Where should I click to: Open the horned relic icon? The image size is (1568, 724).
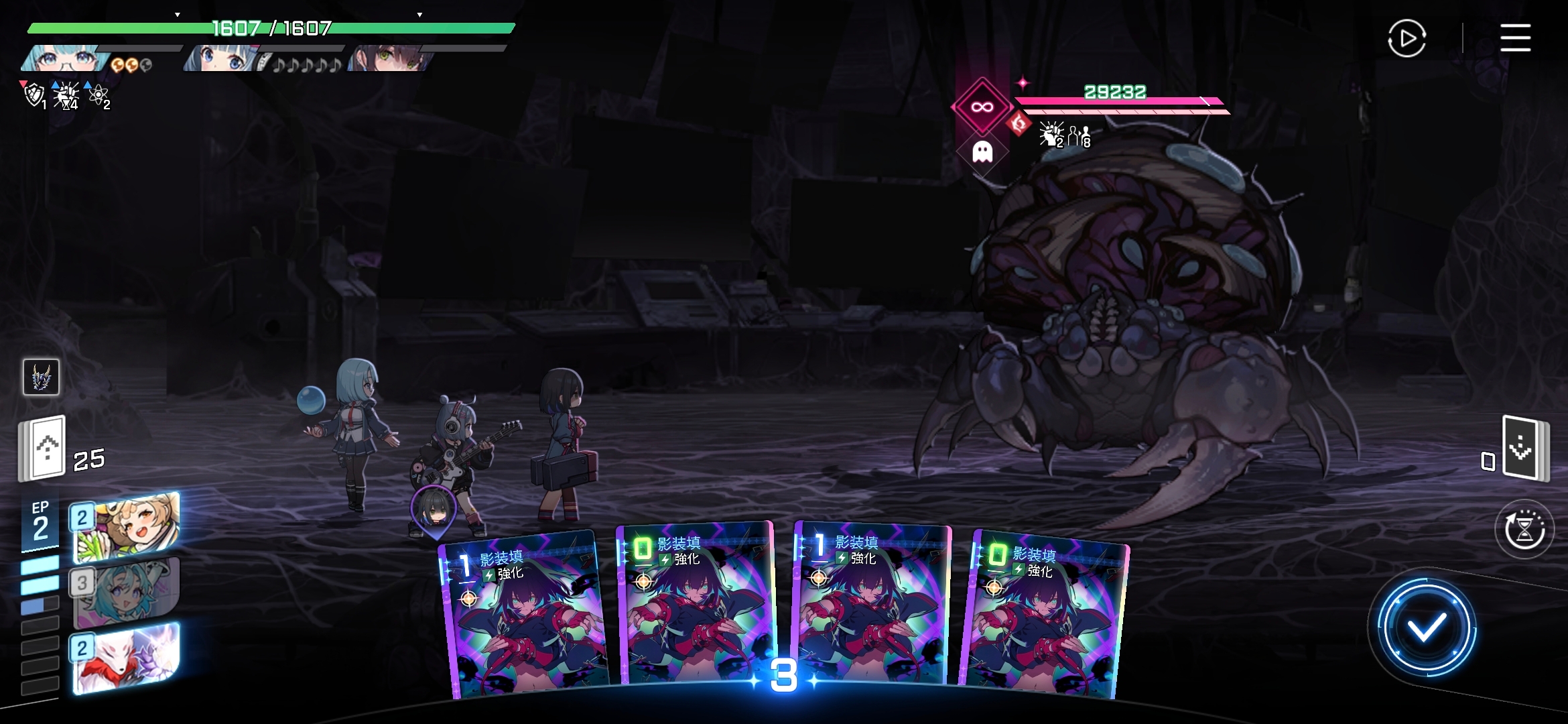[41, 377]
